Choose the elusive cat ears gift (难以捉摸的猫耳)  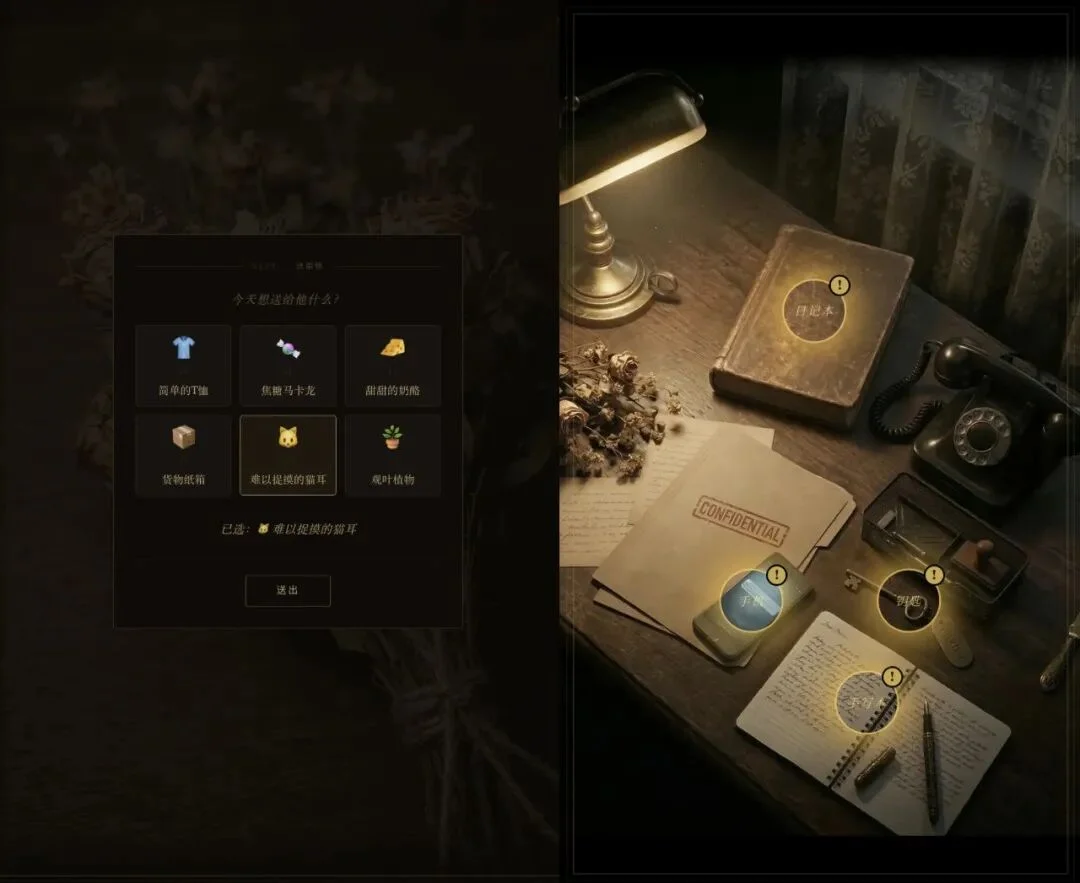[x=288, y=455]
